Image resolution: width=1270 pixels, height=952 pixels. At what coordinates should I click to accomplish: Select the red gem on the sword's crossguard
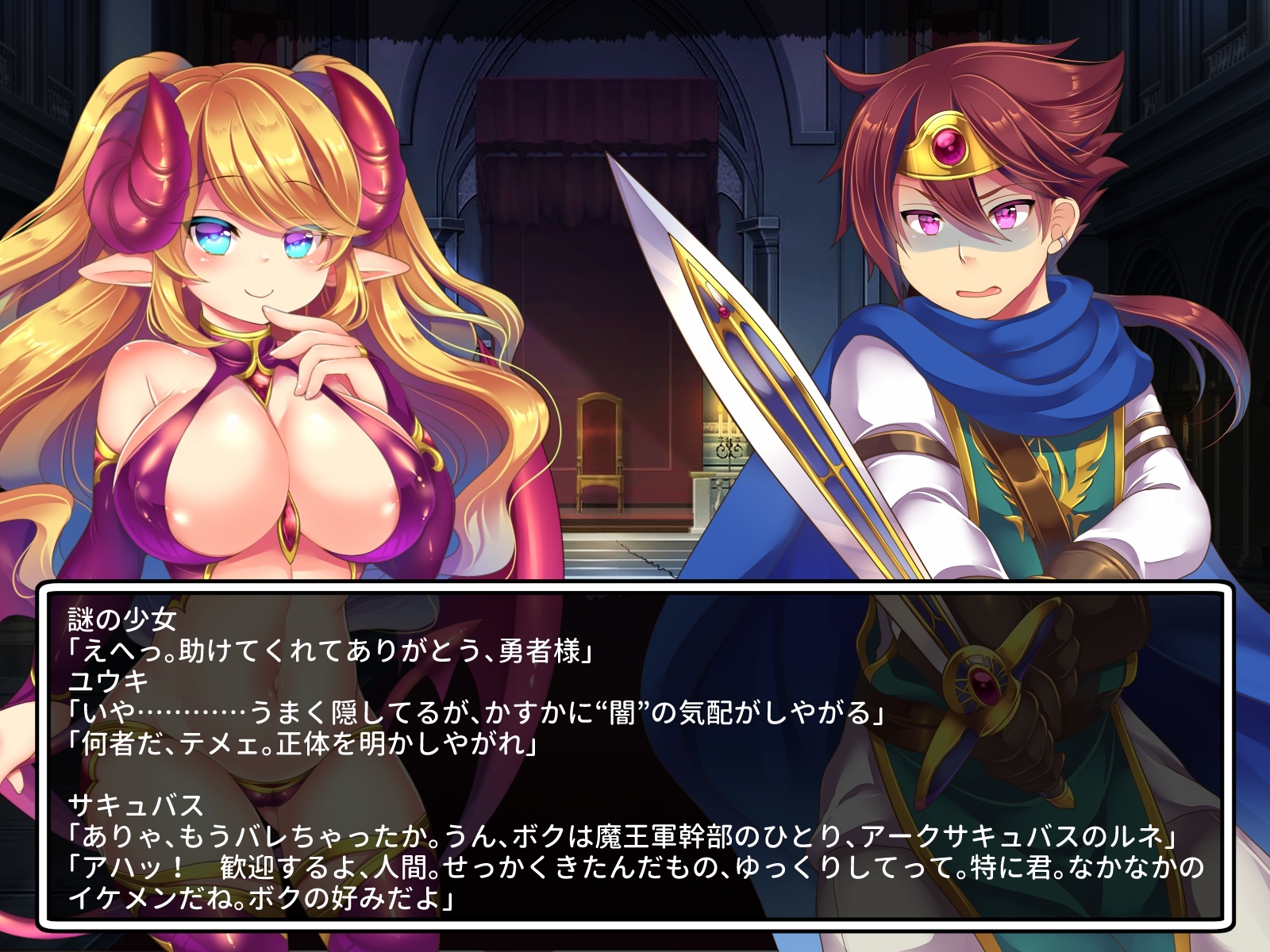pos(983,684)
